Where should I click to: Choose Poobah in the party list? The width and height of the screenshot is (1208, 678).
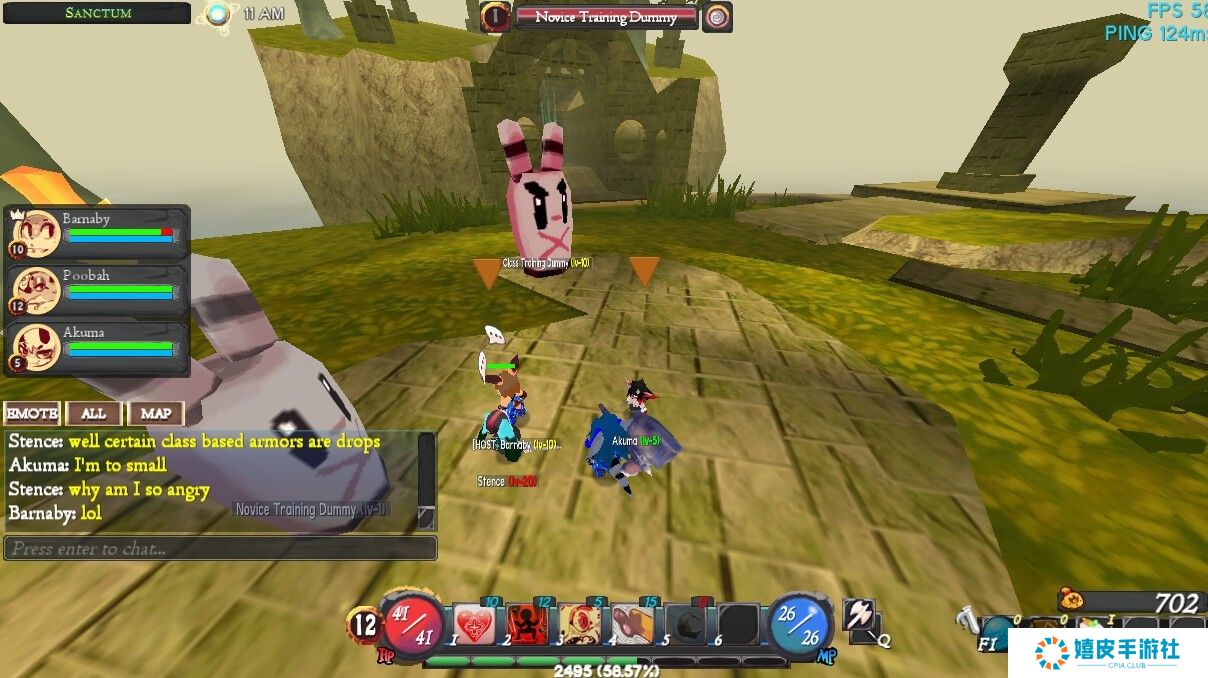98,290
